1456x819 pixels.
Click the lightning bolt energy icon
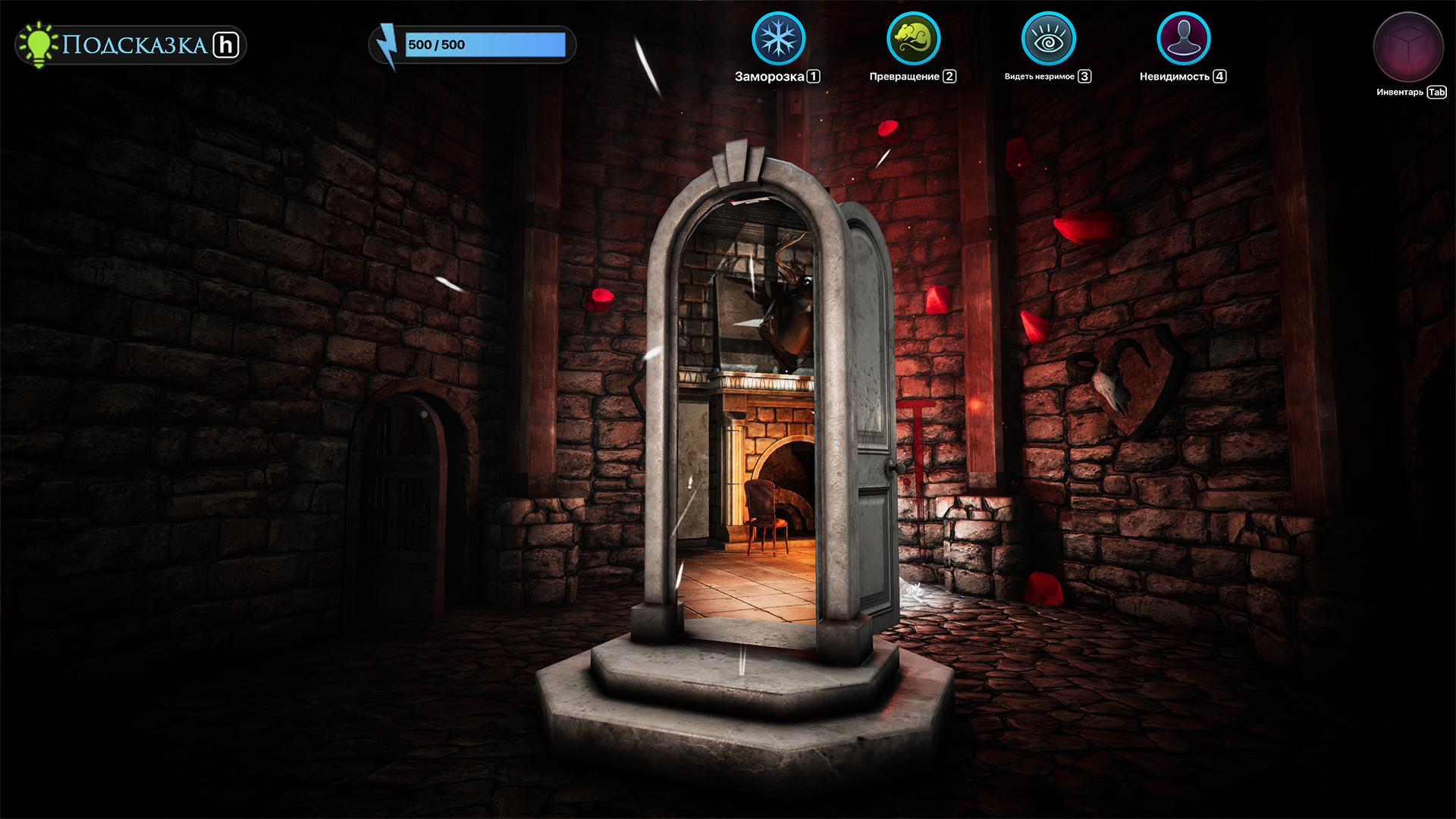click(388, 44)
